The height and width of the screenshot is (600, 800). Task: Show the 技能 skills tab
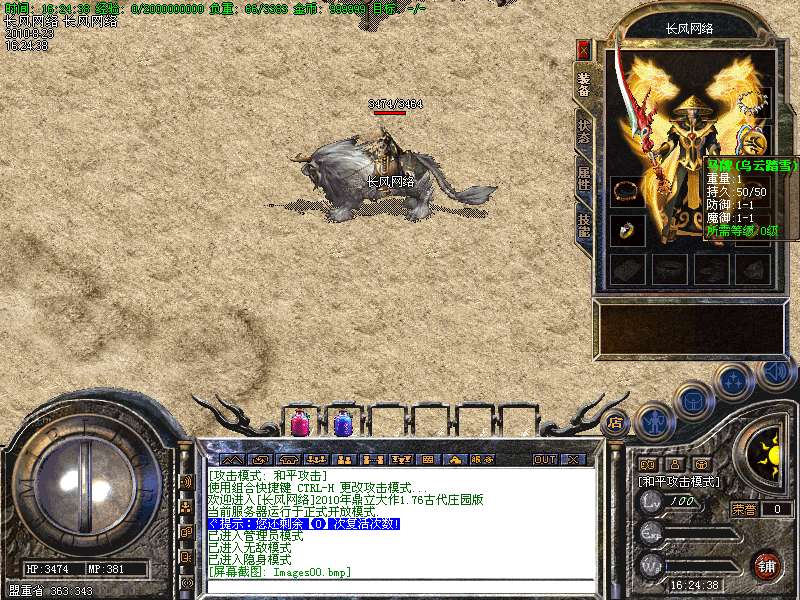[584, 224]
